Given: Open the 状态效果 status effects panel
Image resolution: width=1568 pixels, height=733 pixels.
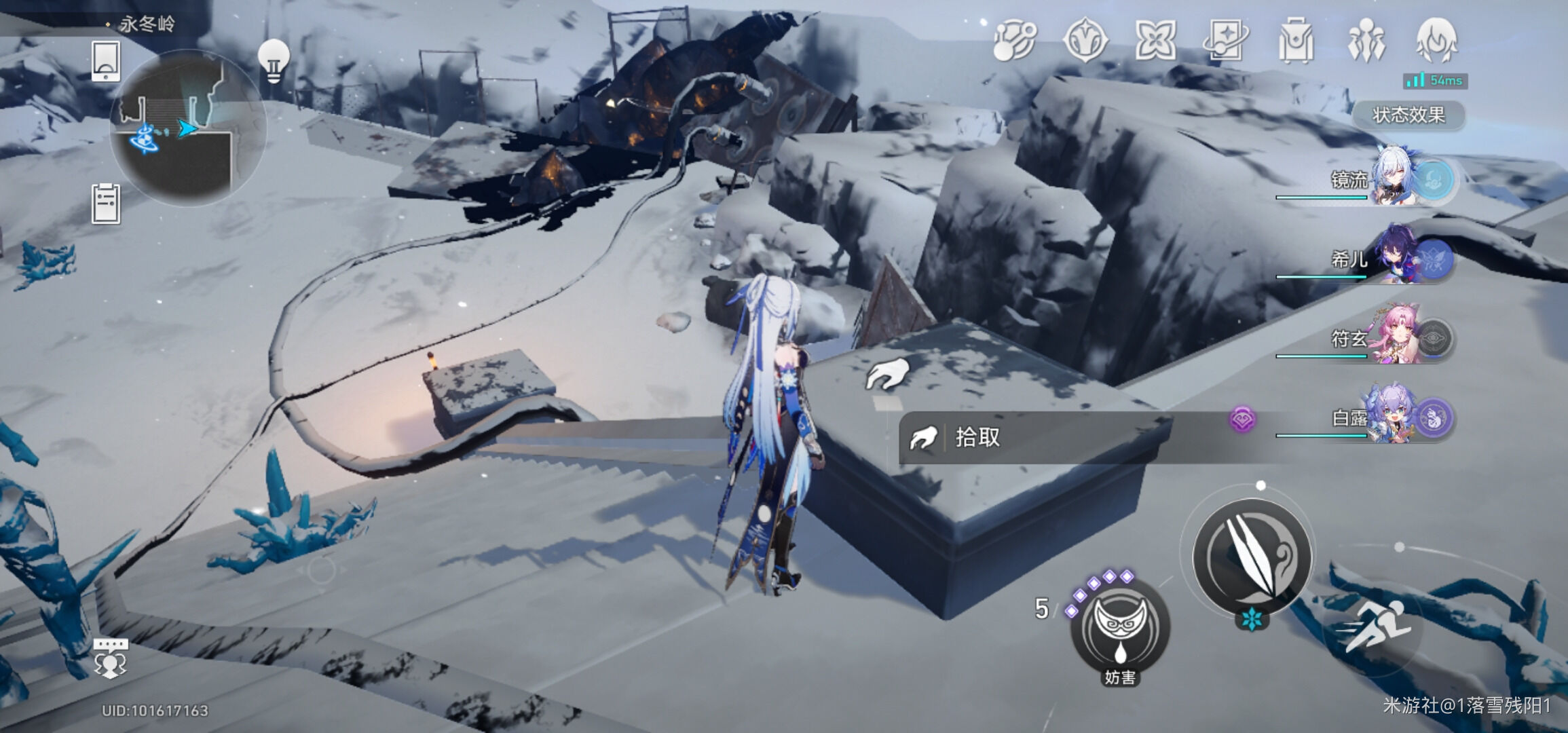Looking at the screenshot, I should [1408, 115].
